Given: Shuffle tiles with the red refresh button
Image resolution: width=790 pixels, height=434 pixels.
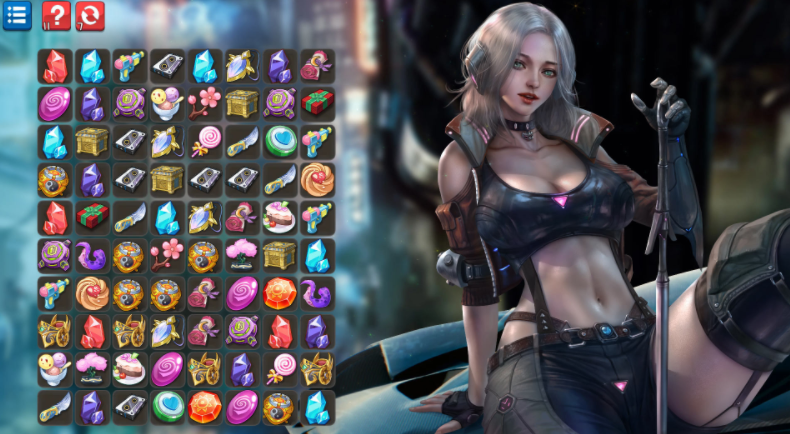Looking at the screenshot, I should (90, 15).
